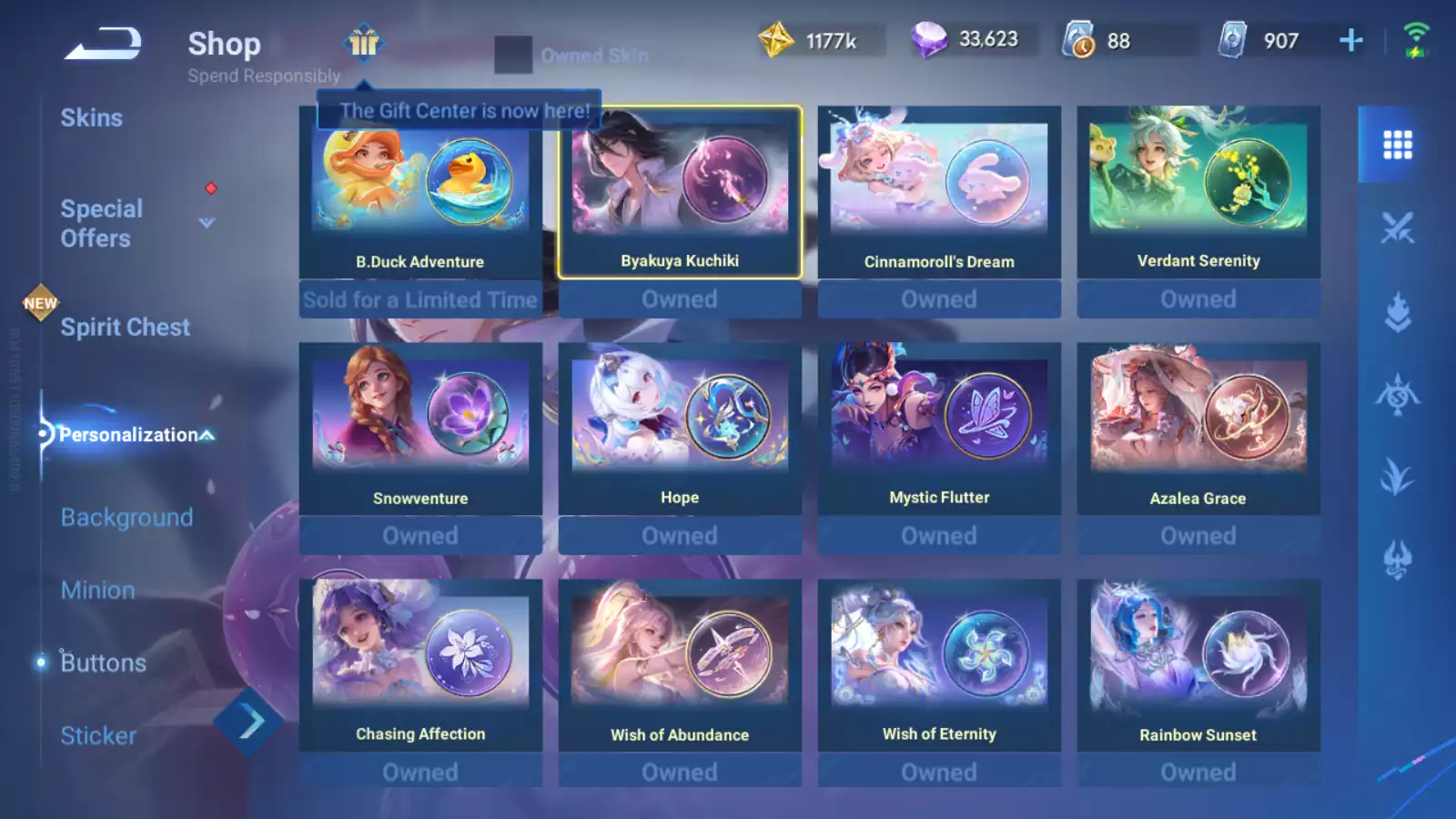1456x819 pixels.
Task: Open the Gift Center icon
Action: pyautogui.click(x=363, y=42)
